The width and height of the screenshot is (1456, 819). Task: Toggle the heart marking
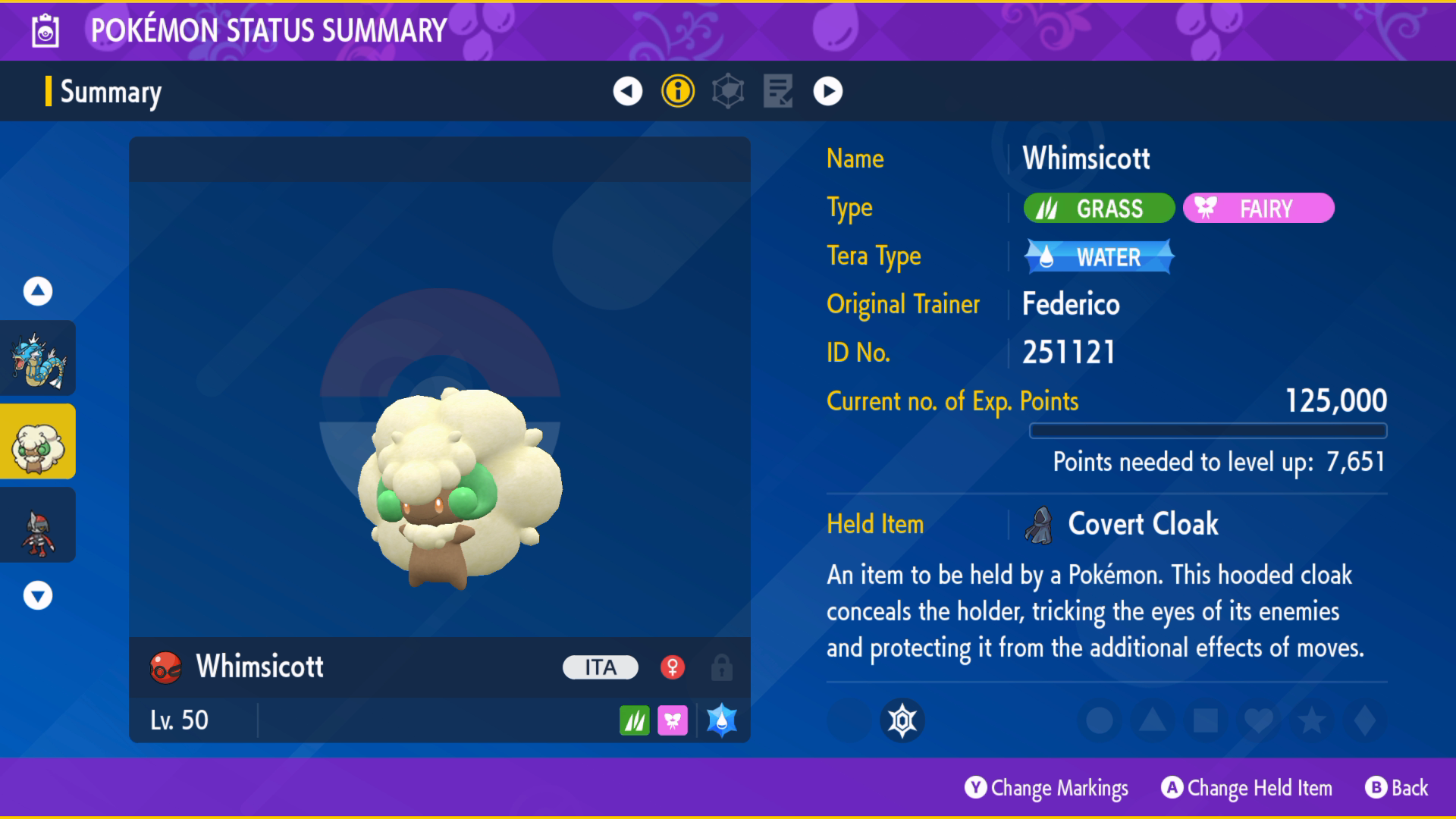tap(1258, 721)
